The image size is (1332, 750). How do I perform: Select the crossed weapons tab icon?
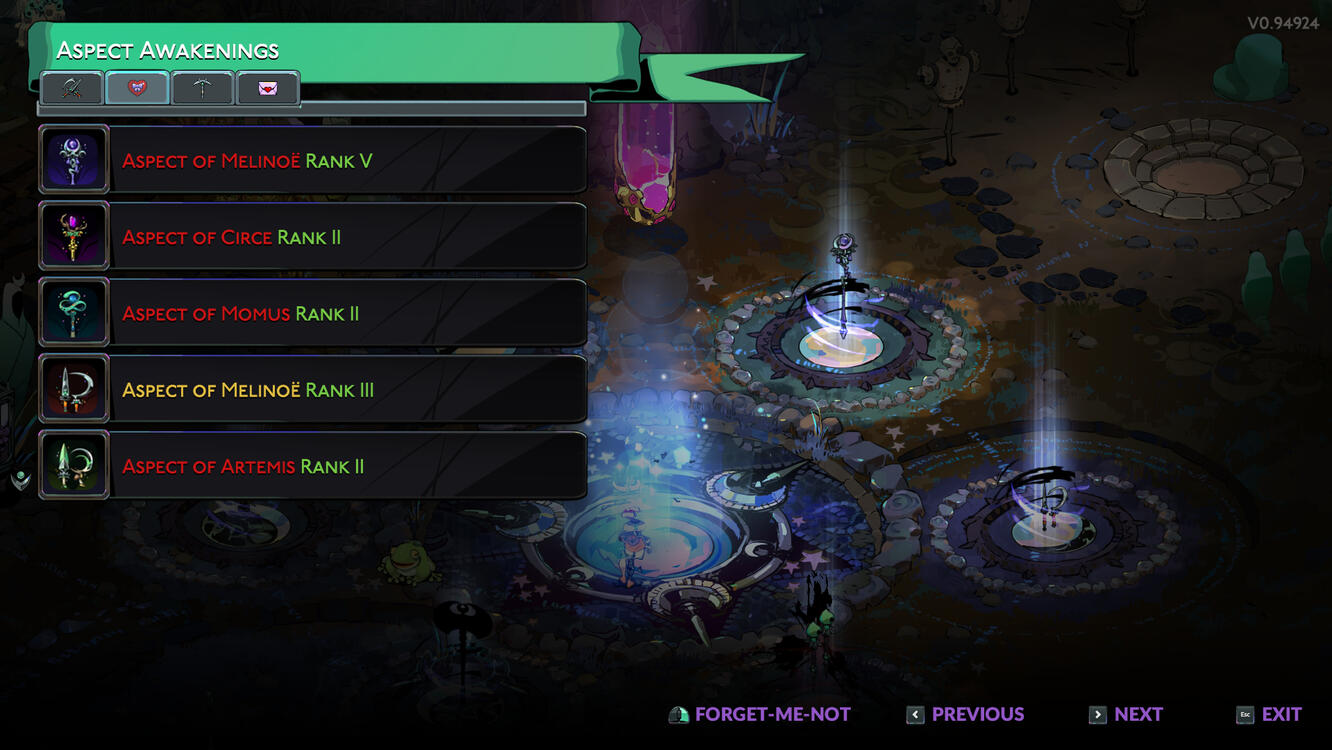[x=72, y=88]
